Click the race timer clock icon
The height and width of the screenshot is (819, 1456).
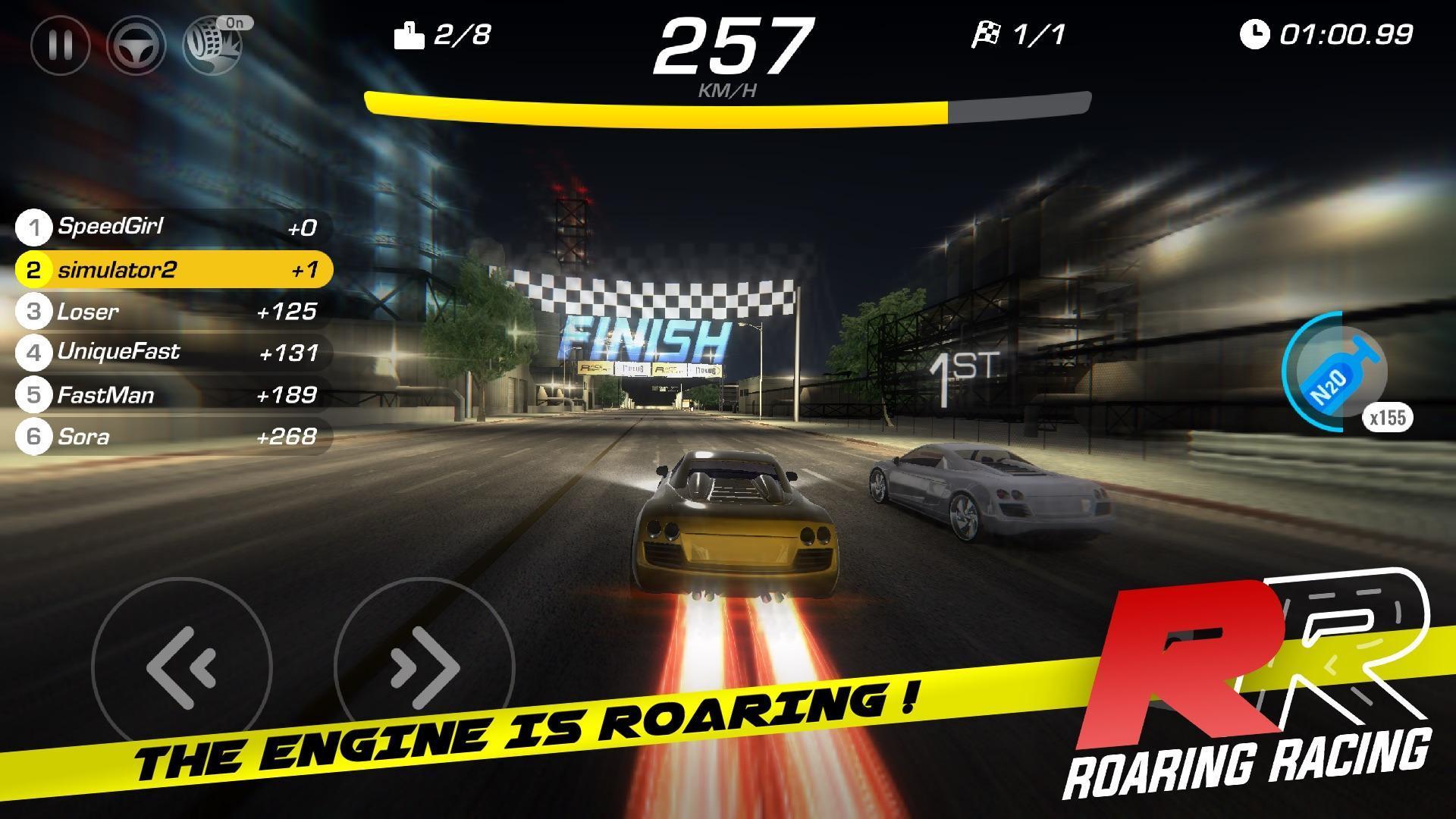(1256, 34)
